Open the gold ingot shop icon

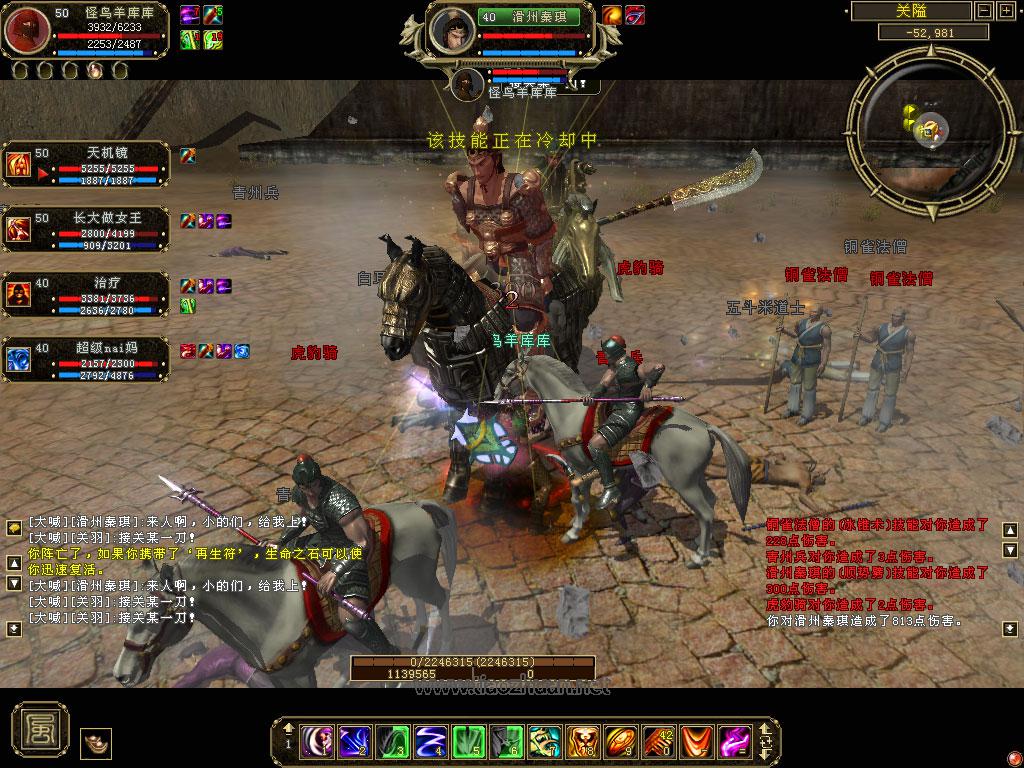pyautogui.click(x=96, y=743)
